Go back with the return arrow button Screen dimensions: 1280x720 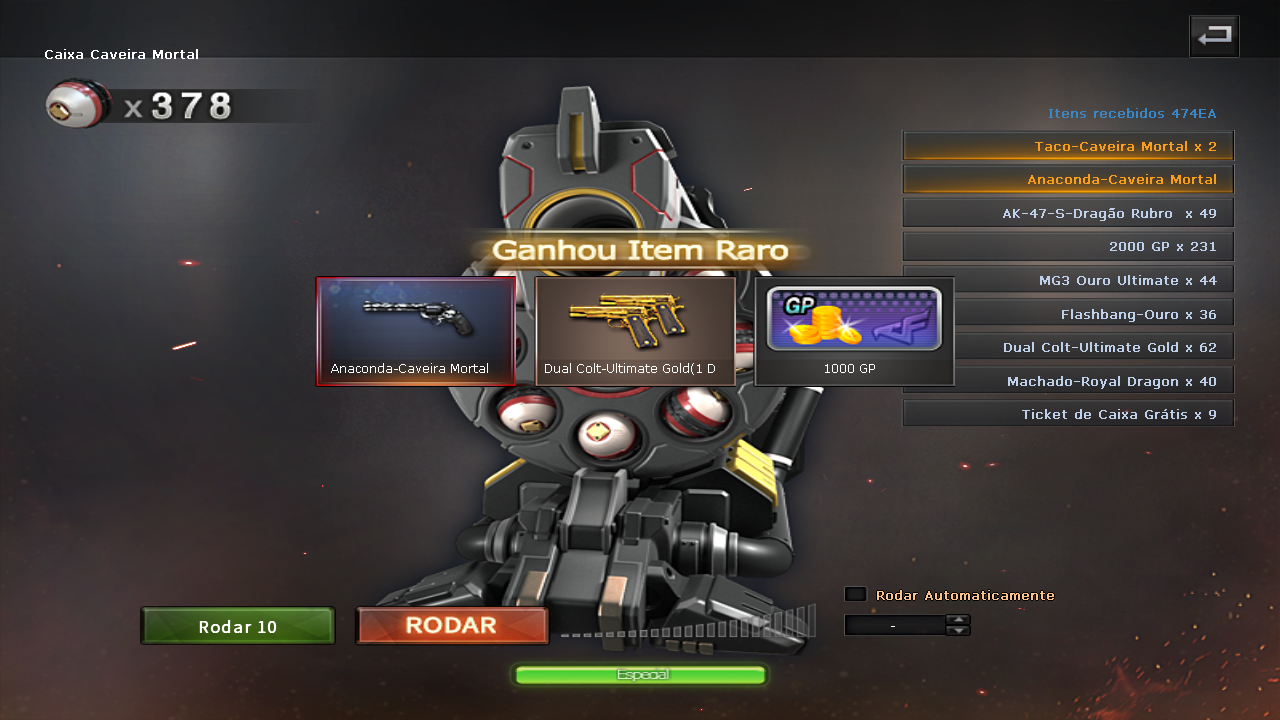tap(1214, 36)
